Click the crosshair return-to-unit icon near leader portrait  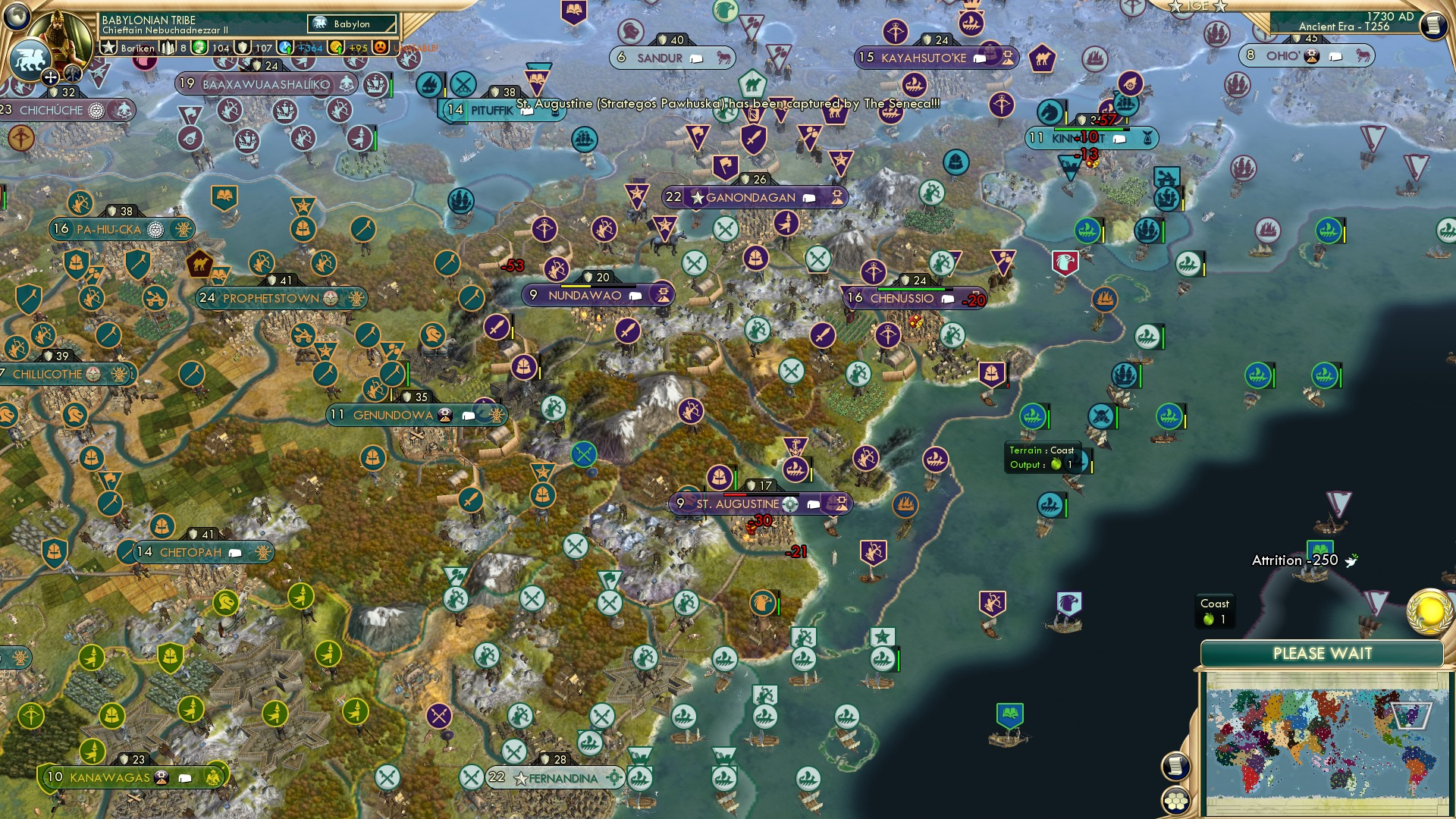[x=50, y=77]
